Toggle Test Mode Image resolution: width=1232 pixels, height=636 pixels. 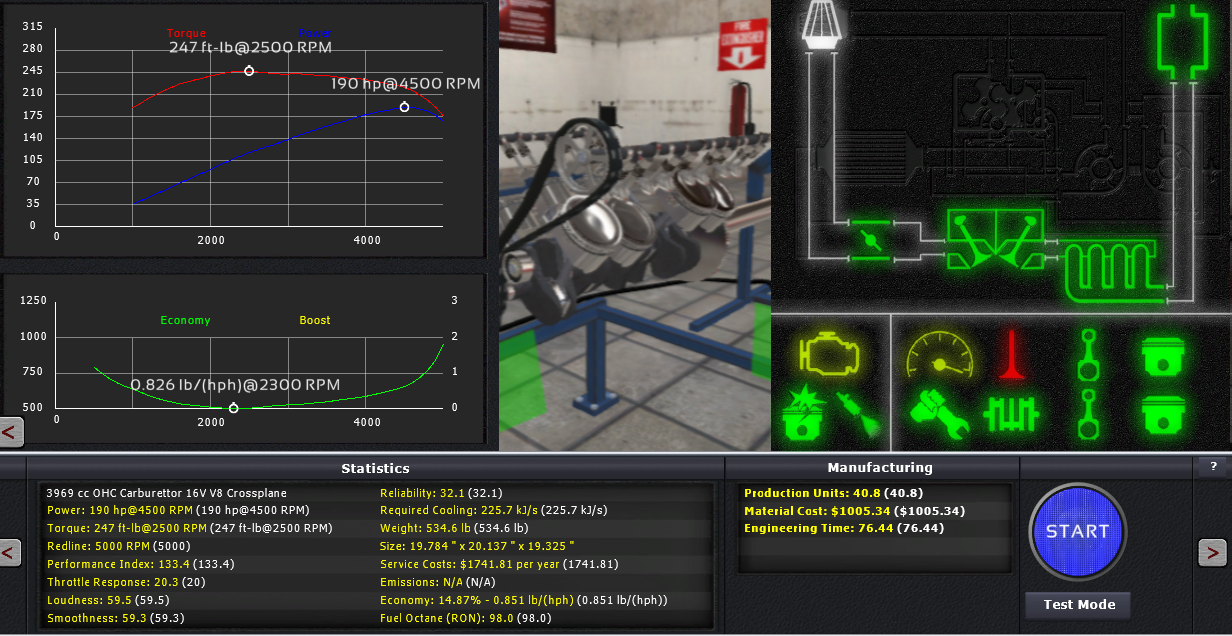point(1078,605)
